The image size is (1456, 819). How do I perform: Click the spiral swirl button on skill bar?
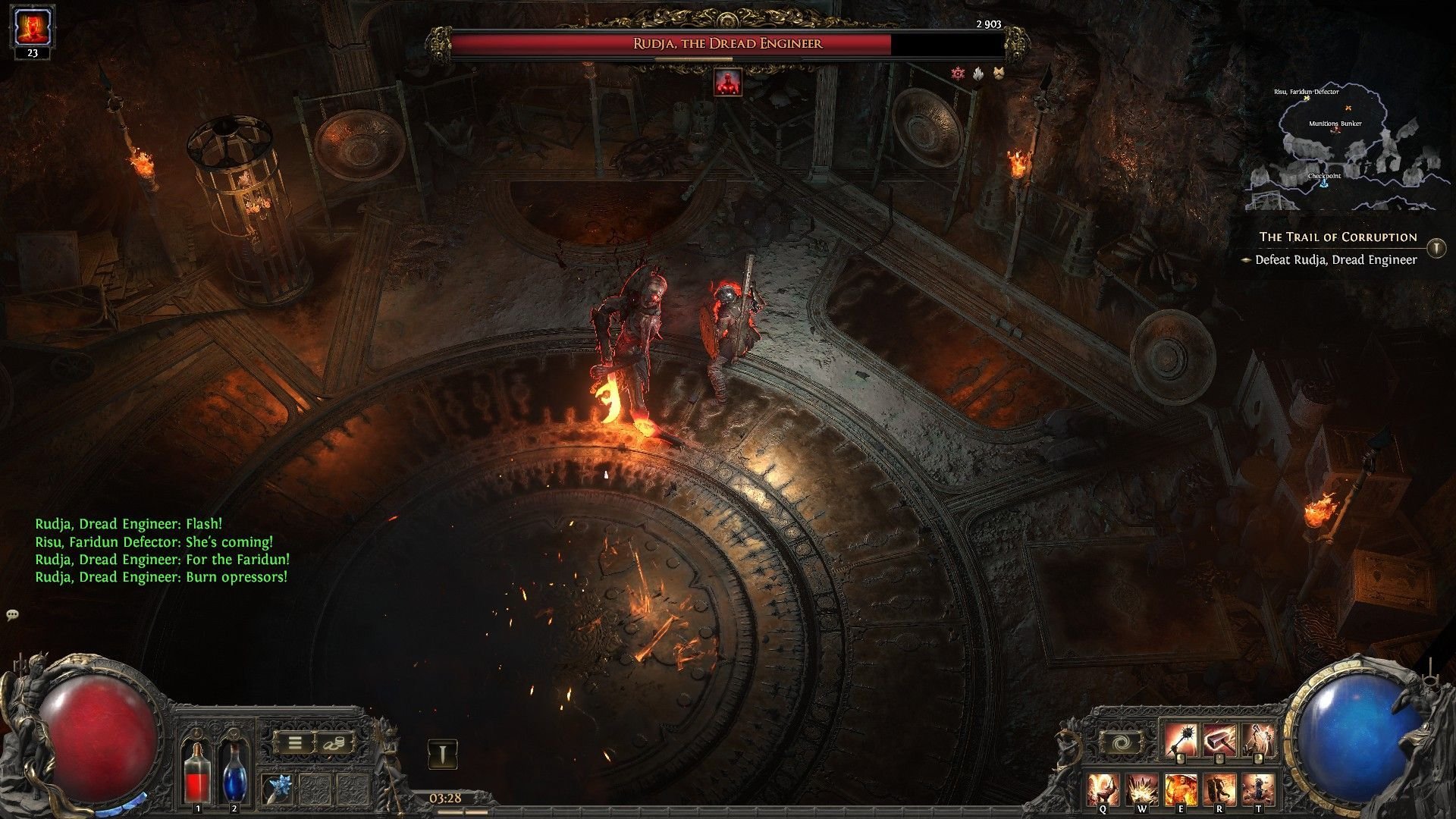[x=1122, y=743]
